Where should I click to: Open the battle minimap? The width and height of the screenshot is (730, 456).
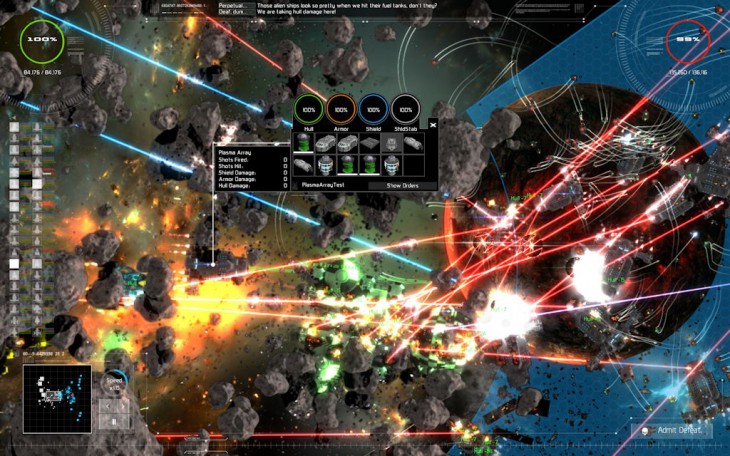57,397
